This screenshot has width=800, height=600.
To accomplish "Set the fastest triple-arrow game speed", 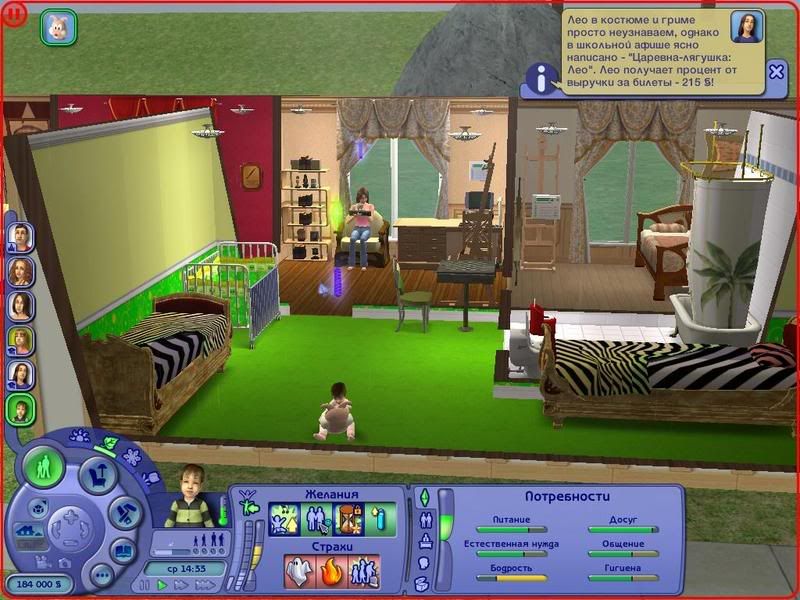I will (x=203, y=585).
